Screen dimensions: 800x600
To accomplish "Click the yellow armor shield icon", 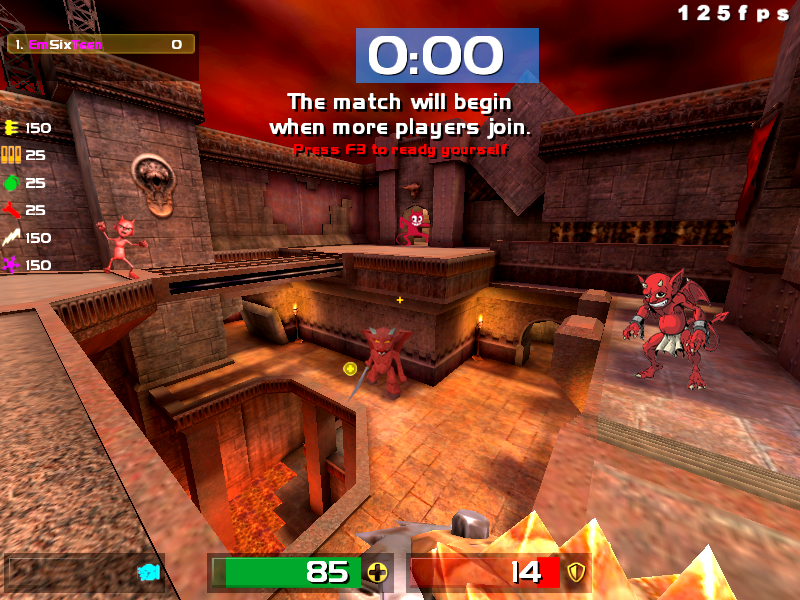I will (x=575, y=573).
